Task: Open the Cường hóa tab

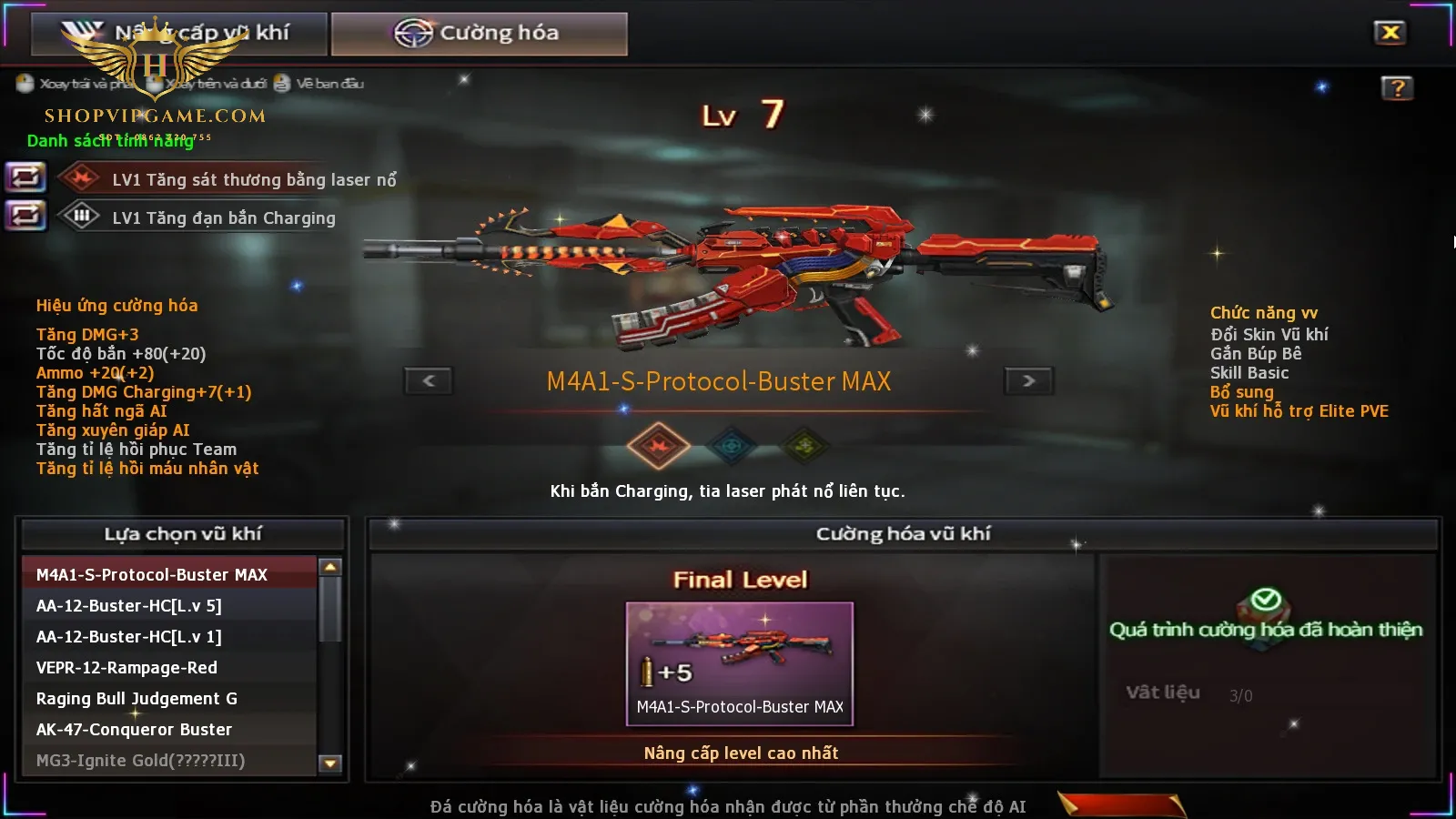Action: tap(479, 34)
